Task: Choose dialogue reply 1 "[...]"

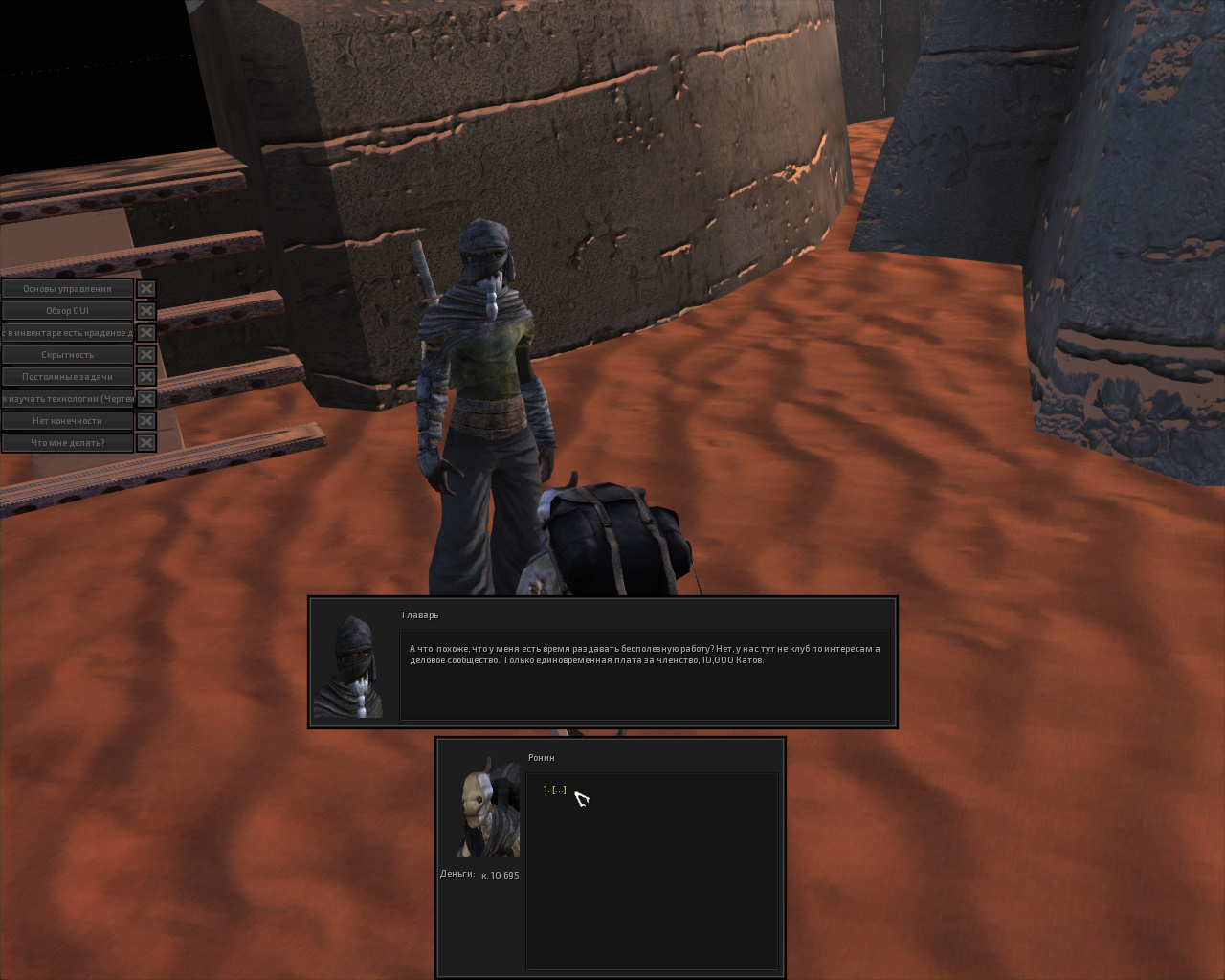Action: (555, 790)
